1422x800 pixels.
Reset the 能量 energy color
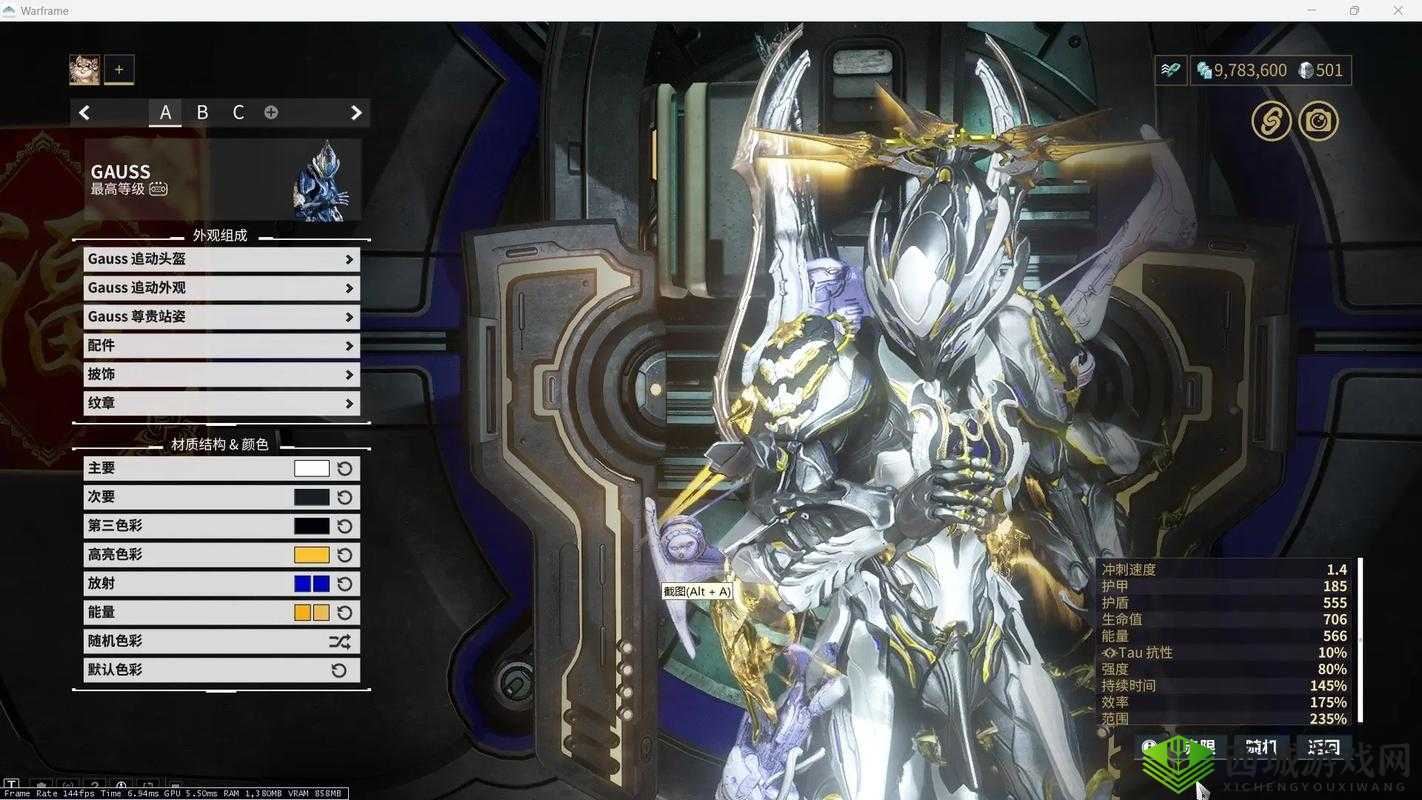click(x=345, y=613)
